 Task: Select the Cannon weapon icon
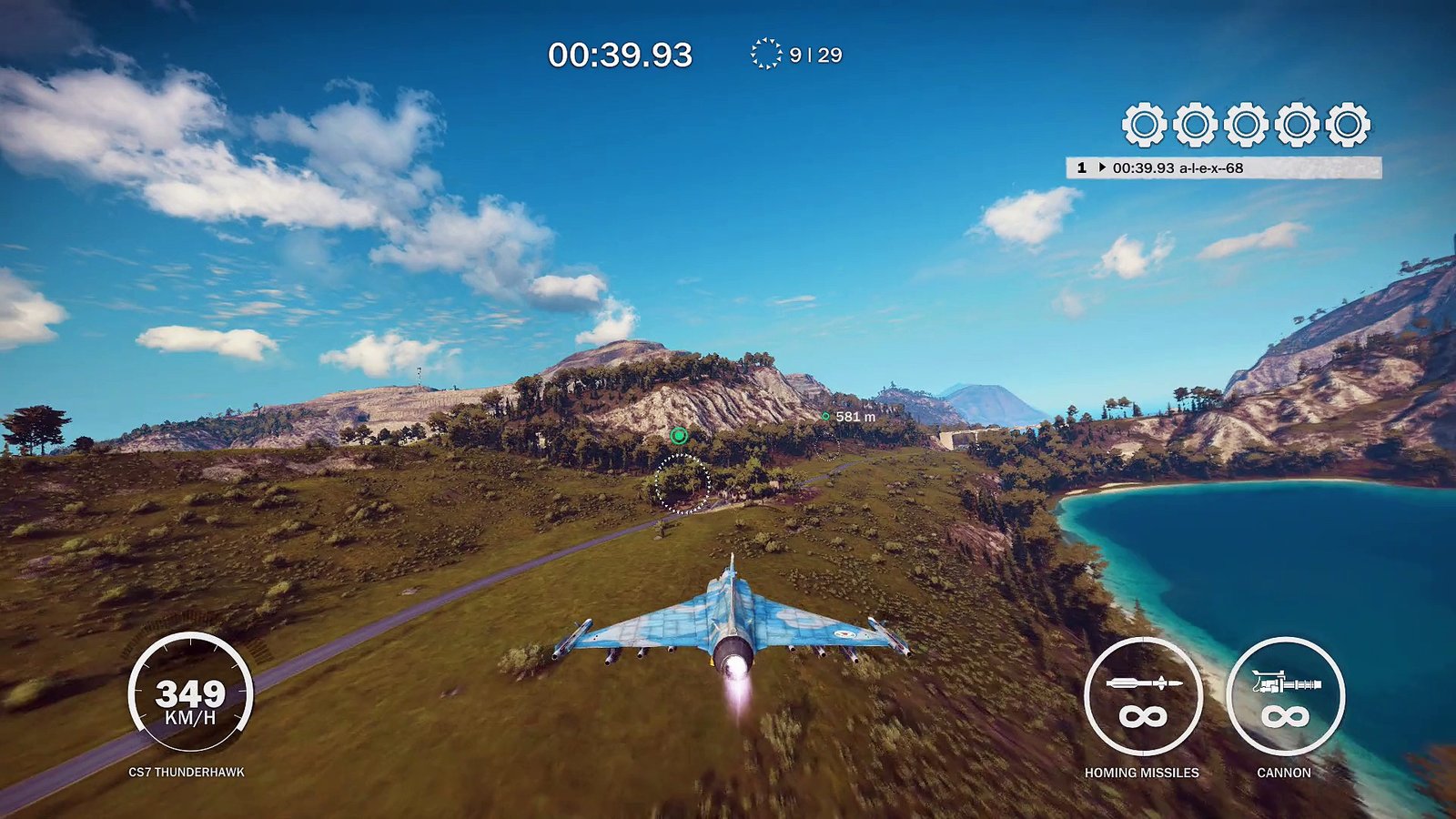coord(1284,697)
